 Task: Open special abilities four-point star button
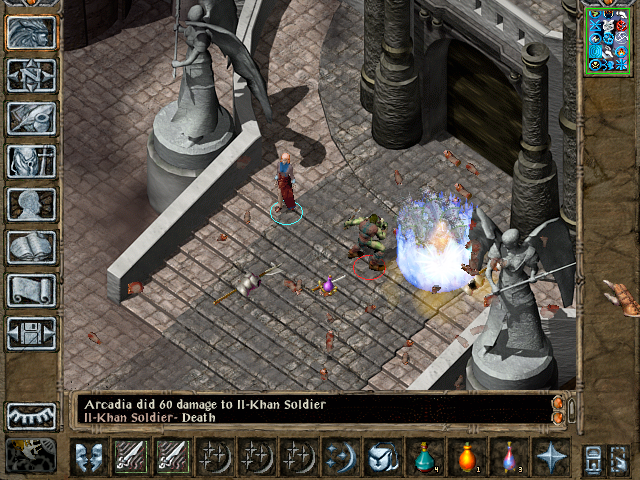tap(551, 457)
